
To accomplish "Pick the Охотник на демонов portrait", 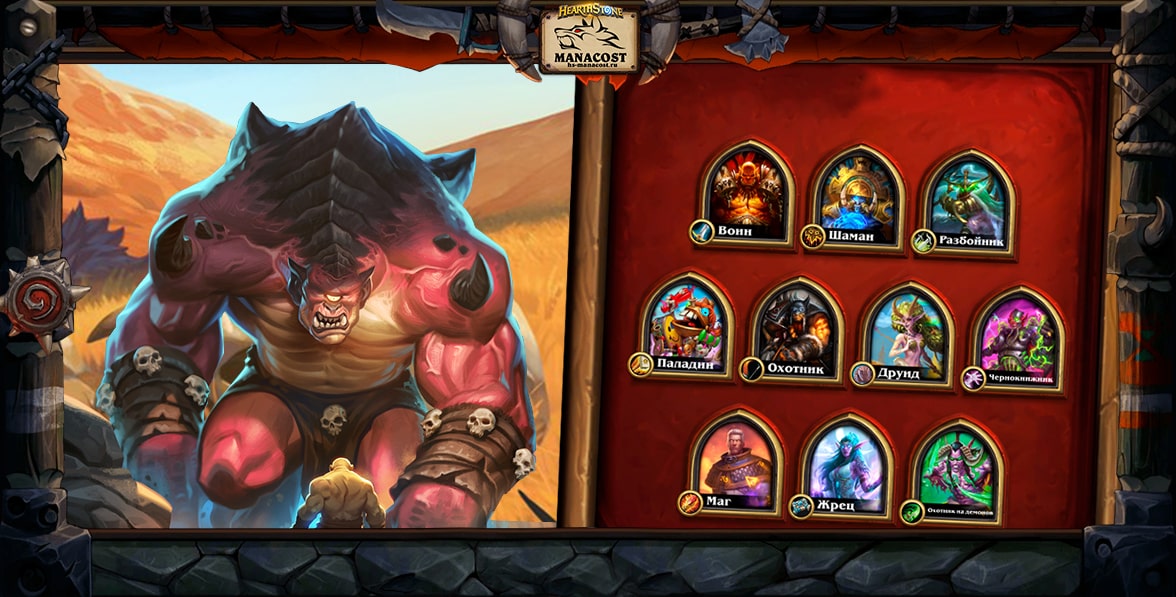I will [x=957, y=469].
